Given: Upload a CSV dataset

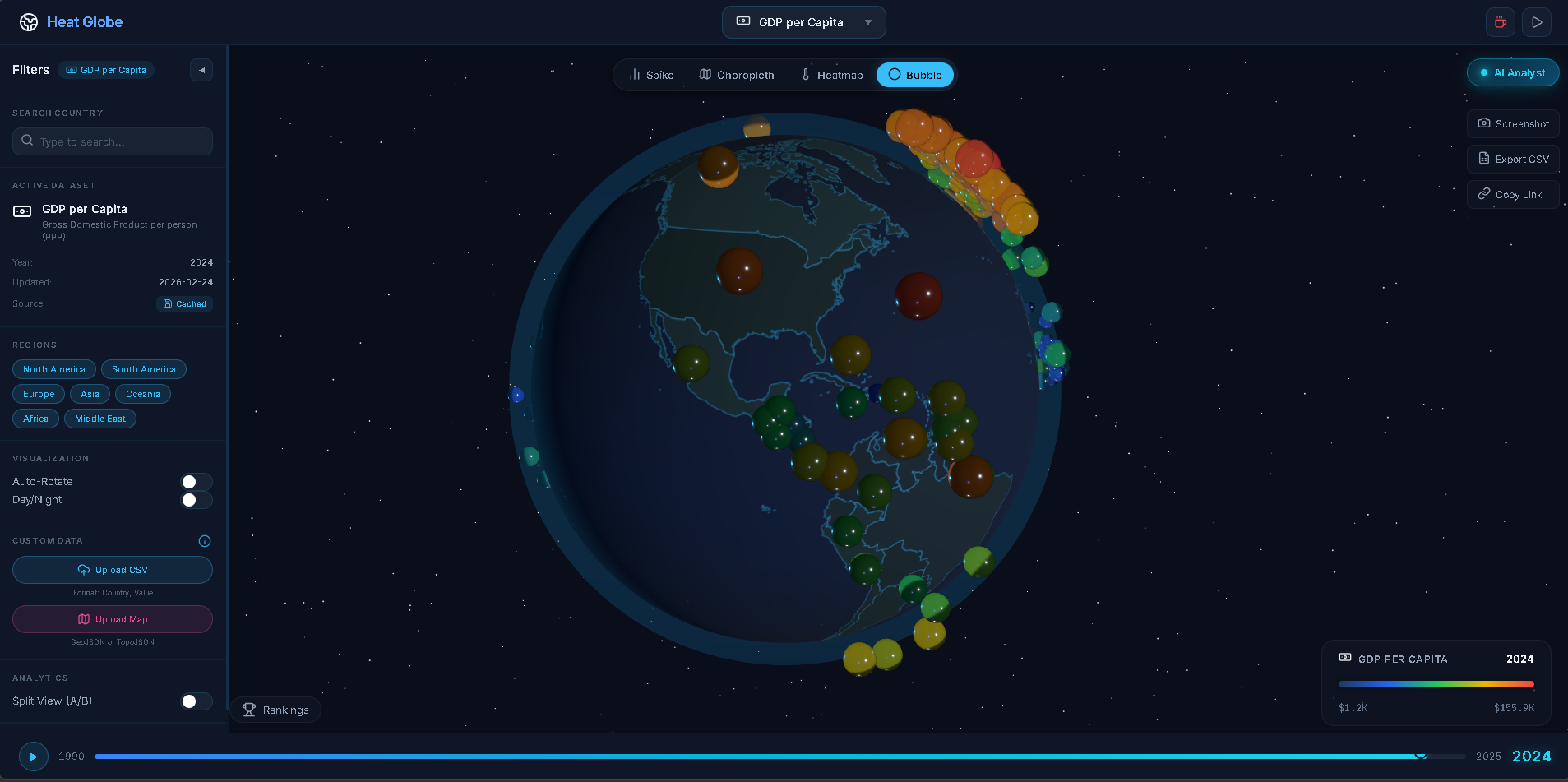Looking at the screenshot, I should click(x=112, y=570).
